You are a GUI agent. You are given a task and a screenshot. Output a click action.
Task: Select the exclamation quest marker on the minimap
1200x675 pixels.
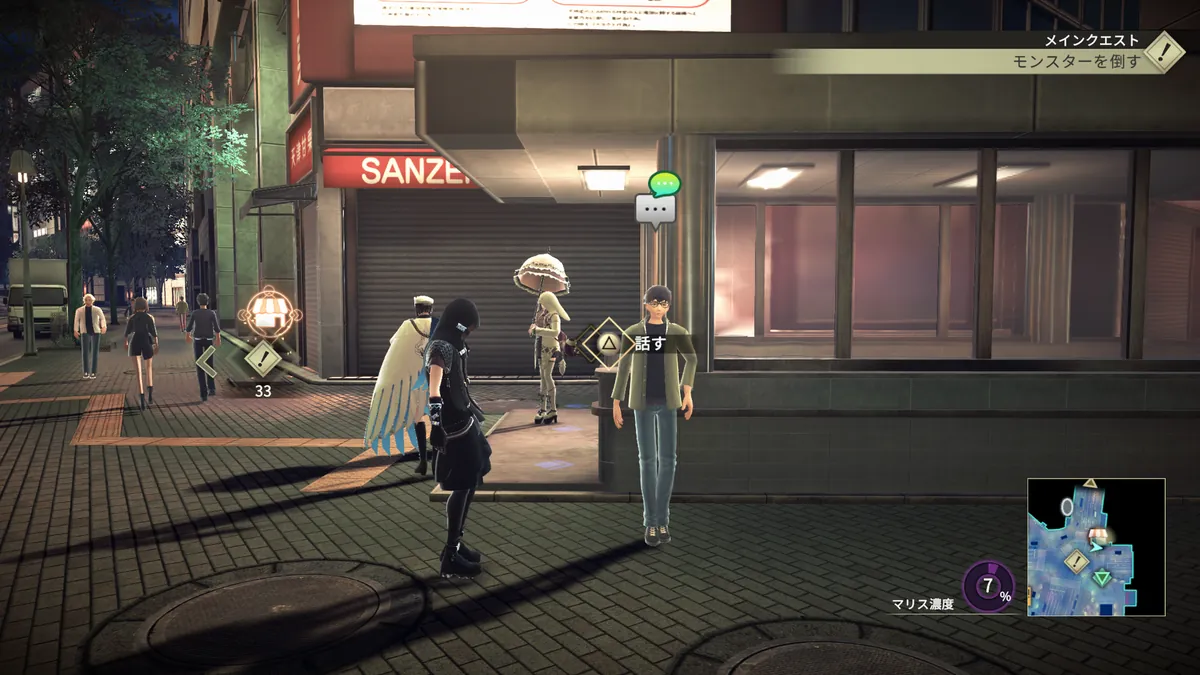[x=1077, y=561]
